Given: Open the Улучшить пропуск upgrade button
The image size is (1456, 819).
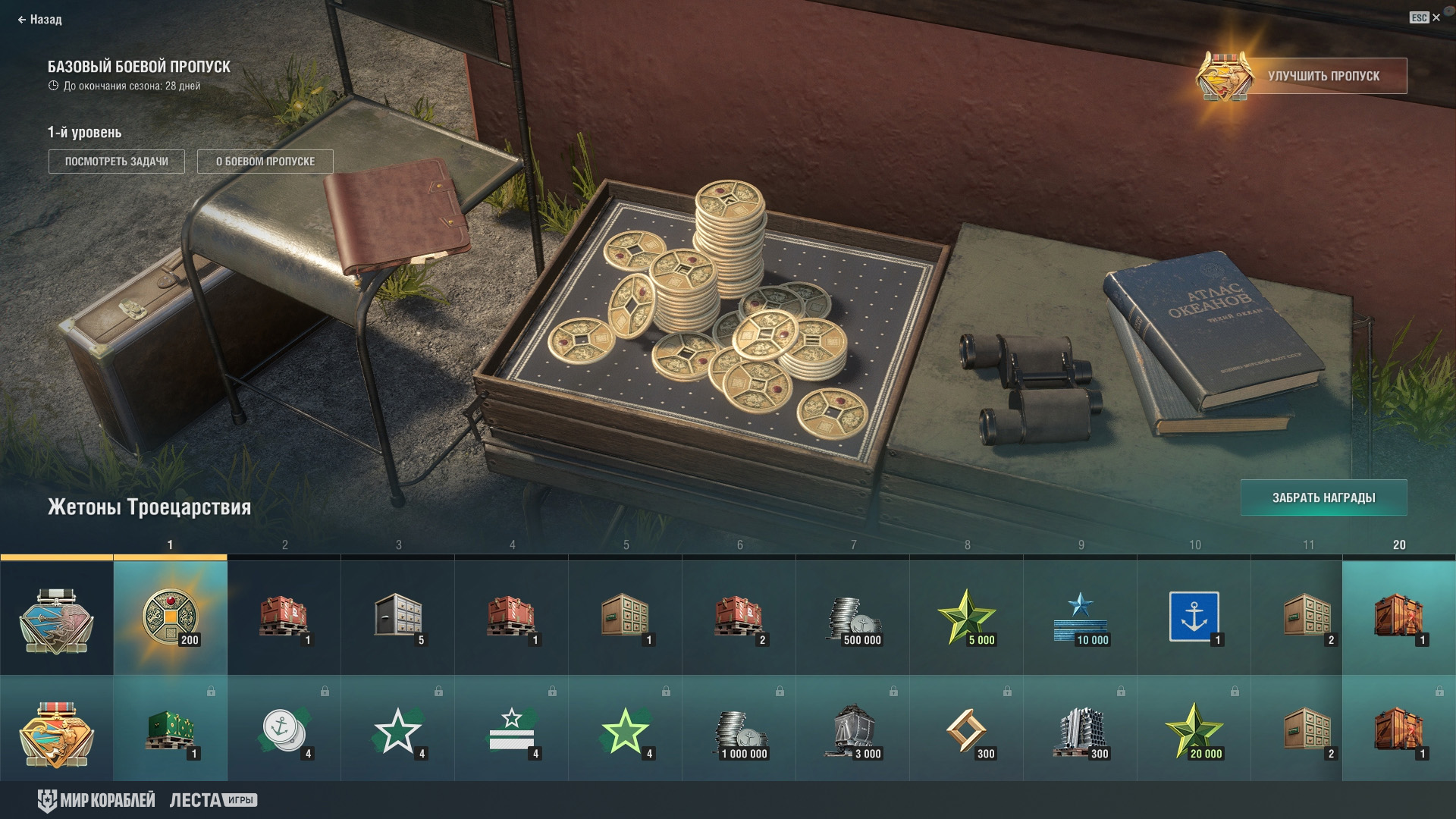Looking at the screenshot, I should [1323, 76].
